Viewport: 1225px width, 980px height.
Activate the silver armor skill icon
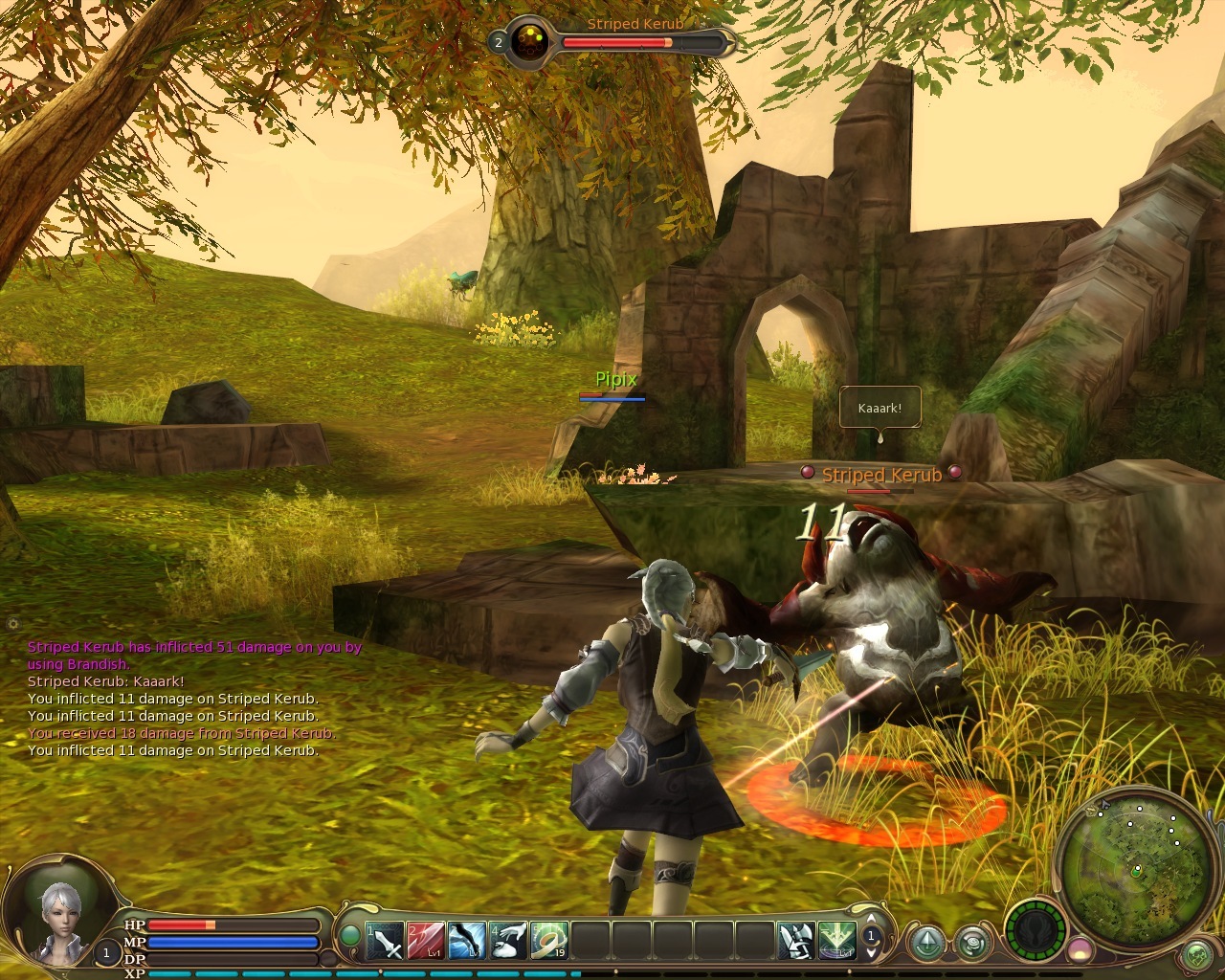(796, 941)
